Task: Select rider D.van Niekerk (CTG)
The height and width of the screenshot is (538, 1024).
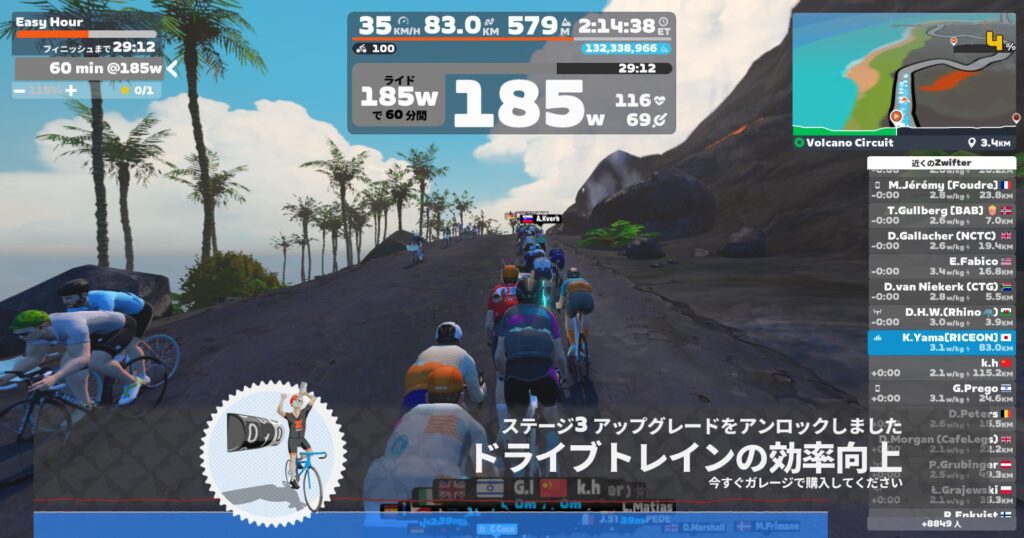Action: (941, 291)
